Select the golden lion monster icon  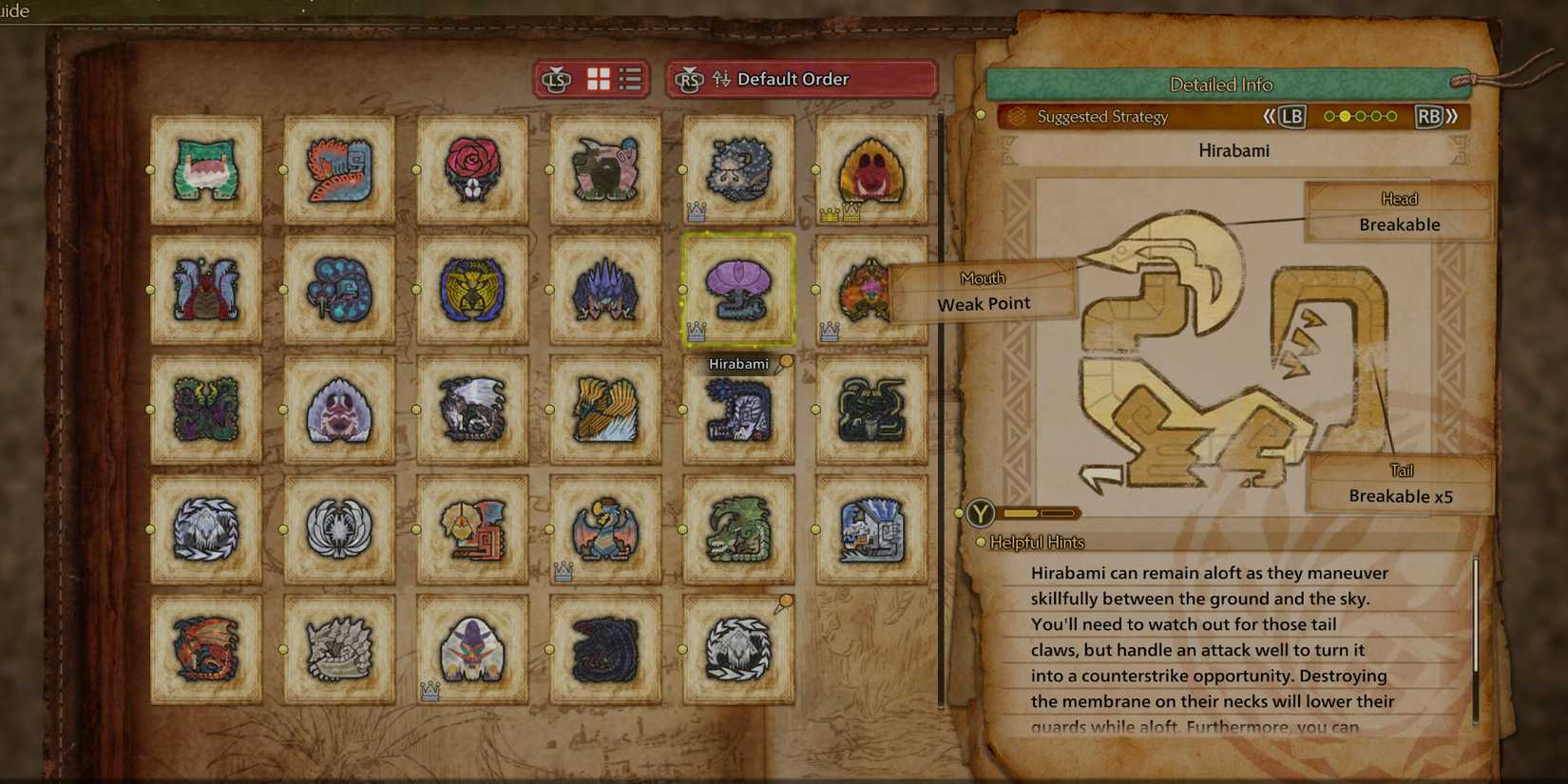point(472,290)
